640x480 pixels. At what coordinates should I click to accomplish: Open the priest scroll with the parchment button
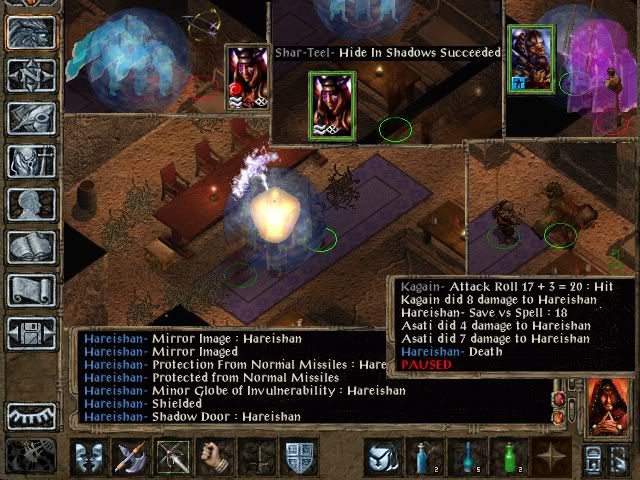31,290
